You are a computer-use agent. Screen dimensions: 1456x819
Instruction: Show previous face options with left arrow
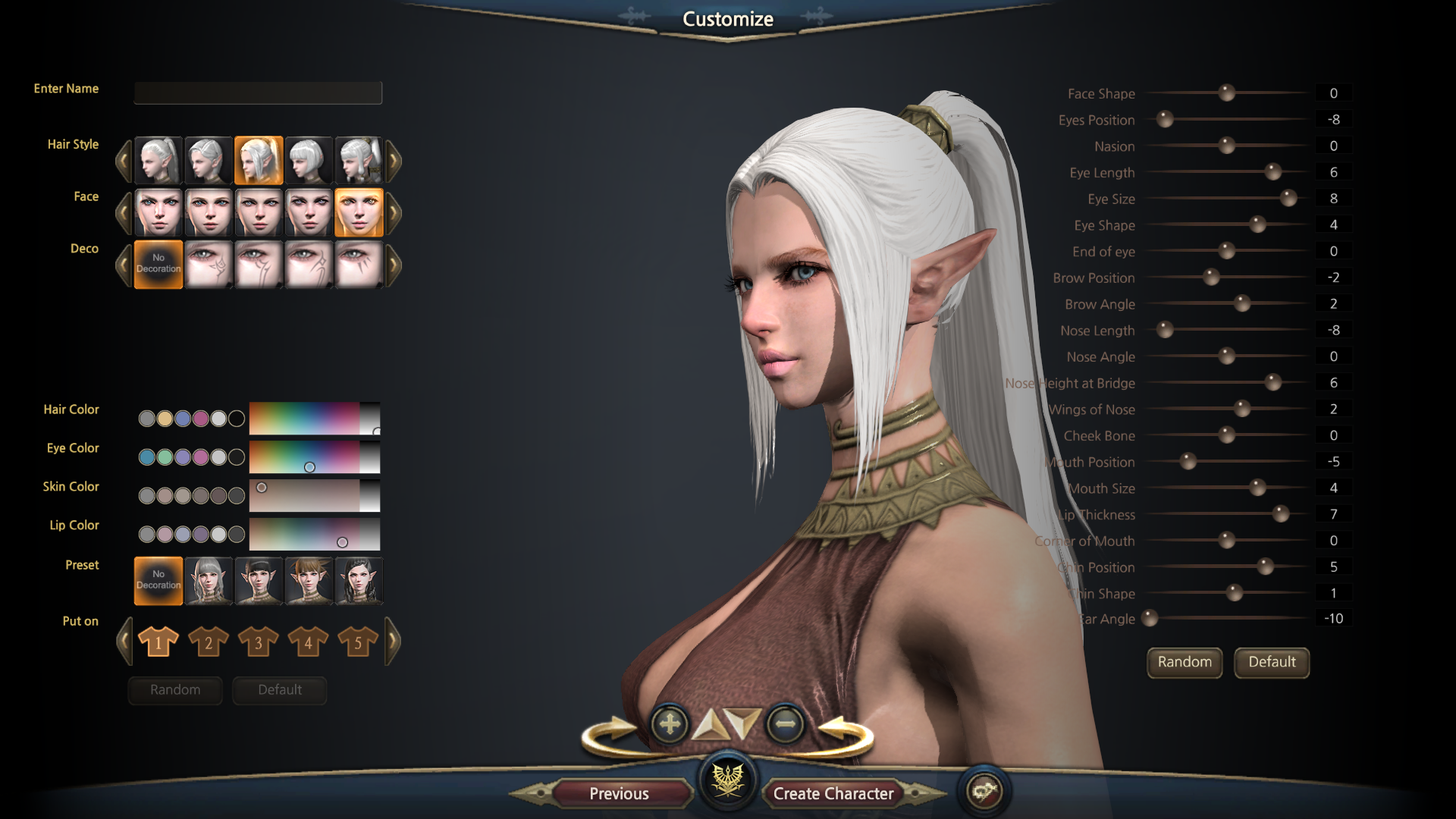click(x=124, y=213)
